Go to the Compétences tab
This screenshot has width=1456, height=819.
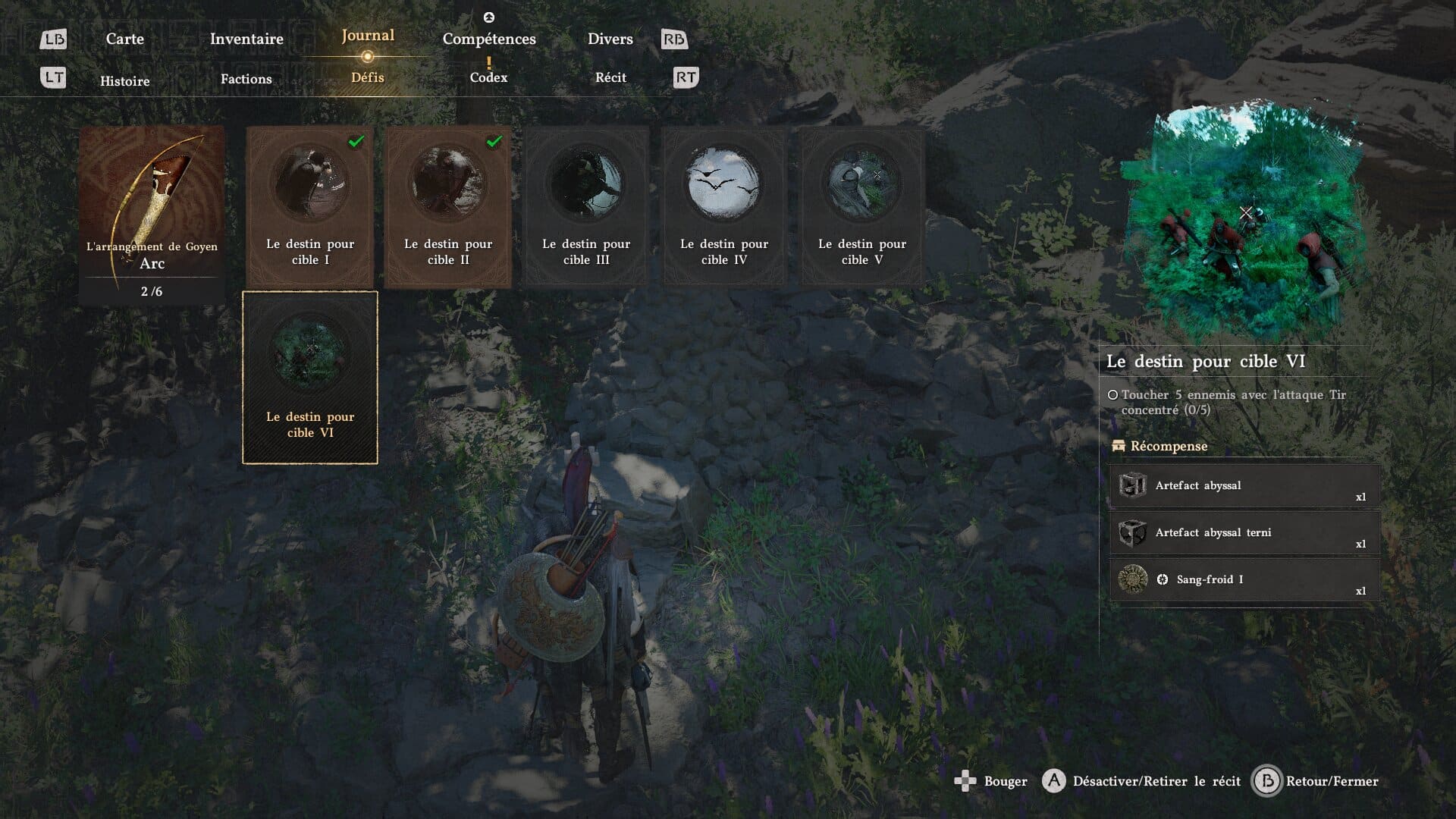coord(489,39)
